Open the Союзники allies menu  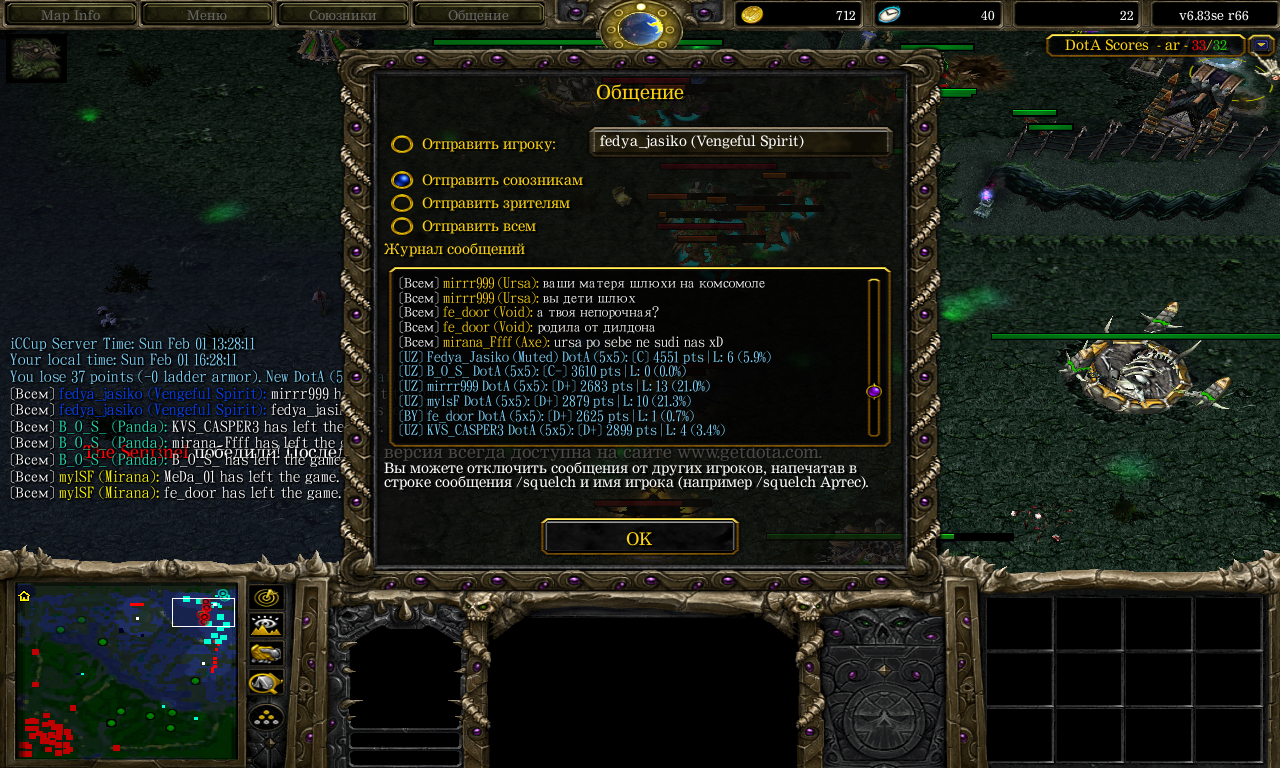click(342, 15)
